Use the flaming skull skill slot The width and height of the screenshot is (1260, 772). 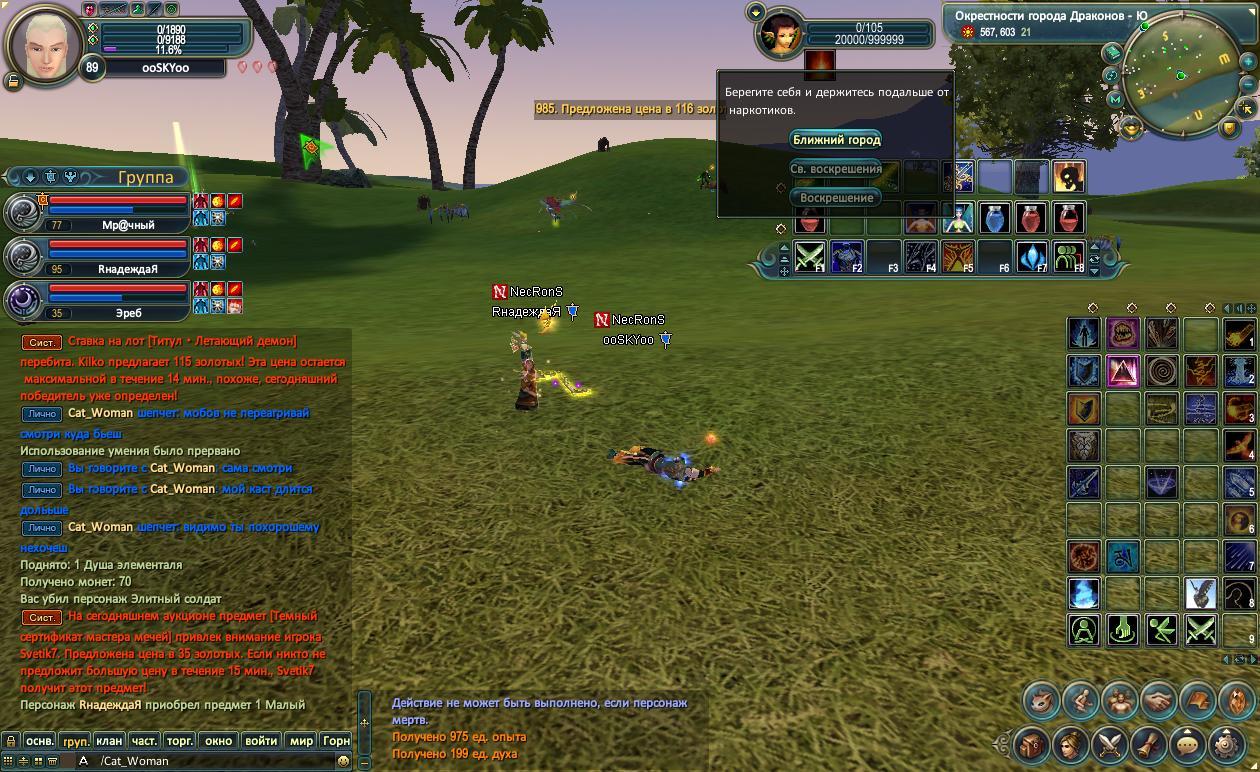coord(1068,178)
